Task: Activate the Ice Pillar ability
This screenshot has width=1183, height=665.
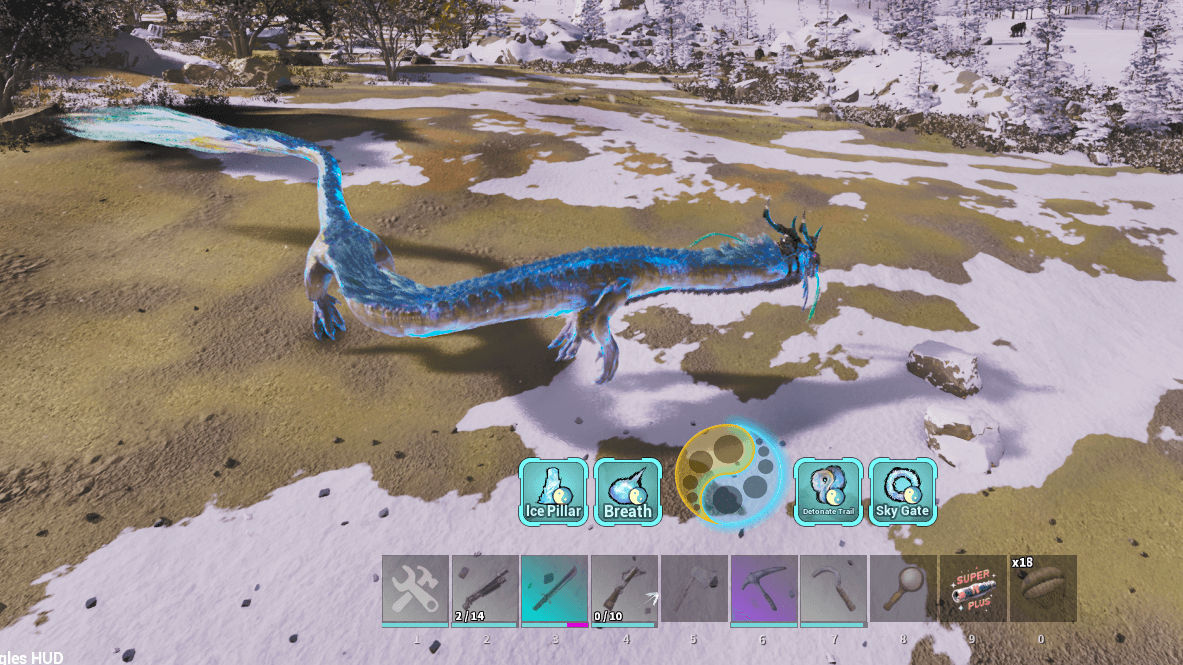Action: point(553,491)
